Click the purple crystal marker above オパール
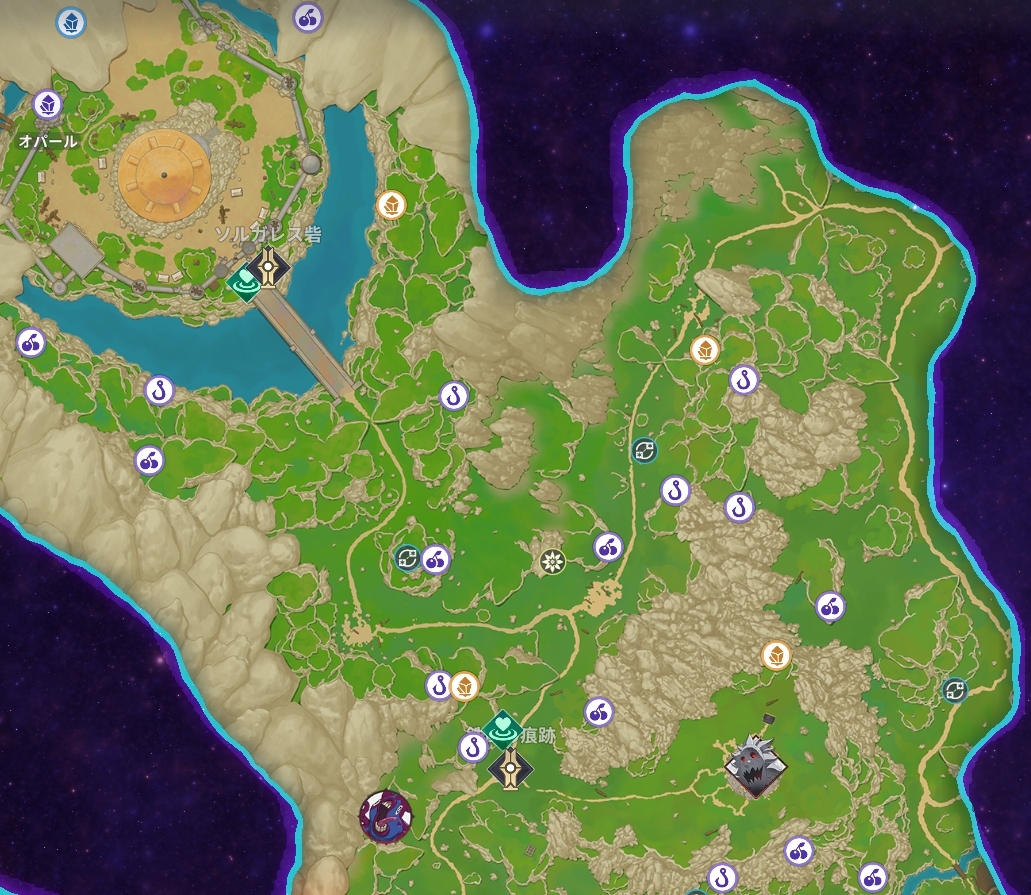The width and height of the screenshot is (1031, 895). [x=47, y=104]
